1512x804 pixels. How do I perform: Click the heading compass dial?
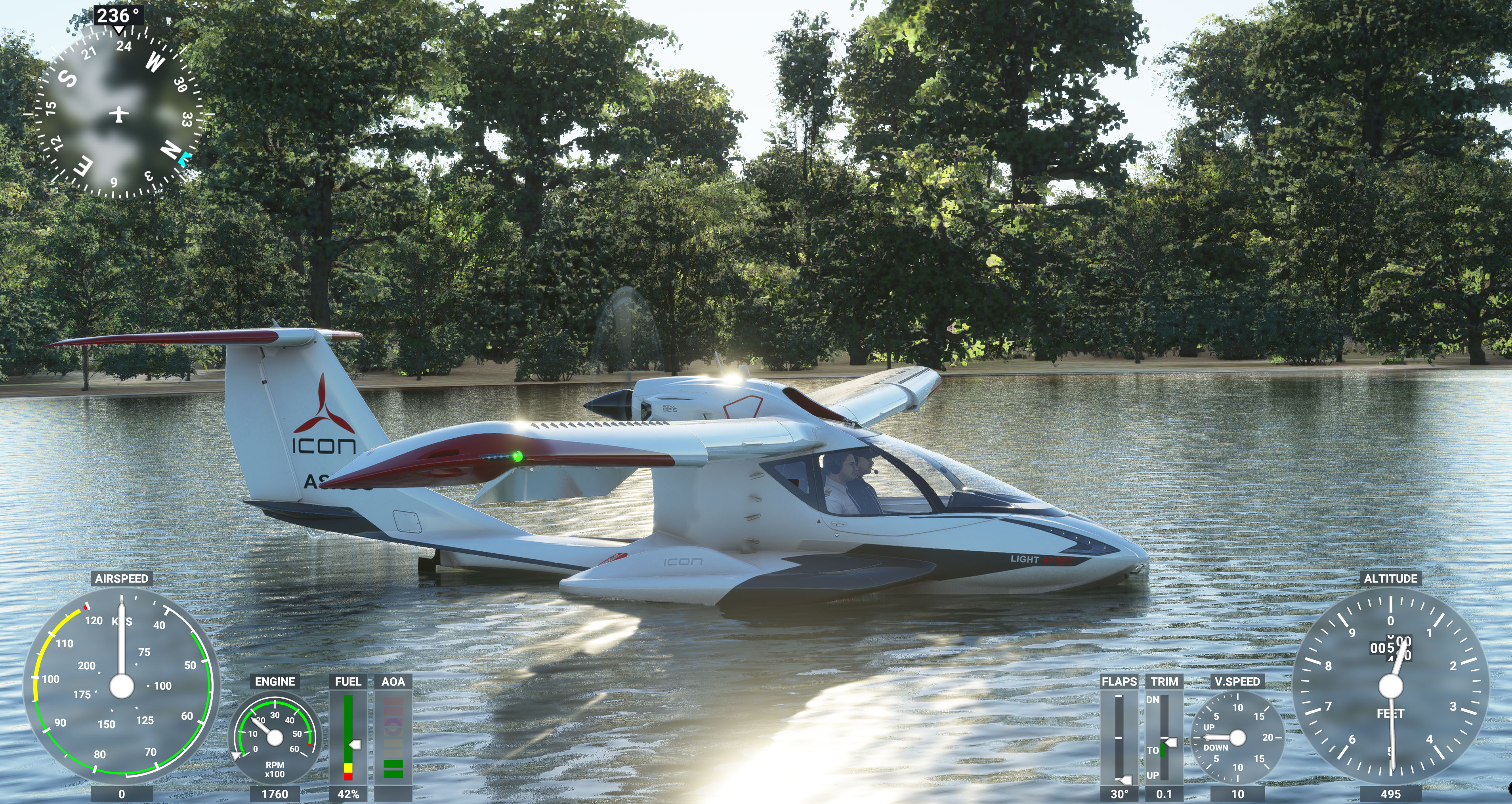coord(118,114)
